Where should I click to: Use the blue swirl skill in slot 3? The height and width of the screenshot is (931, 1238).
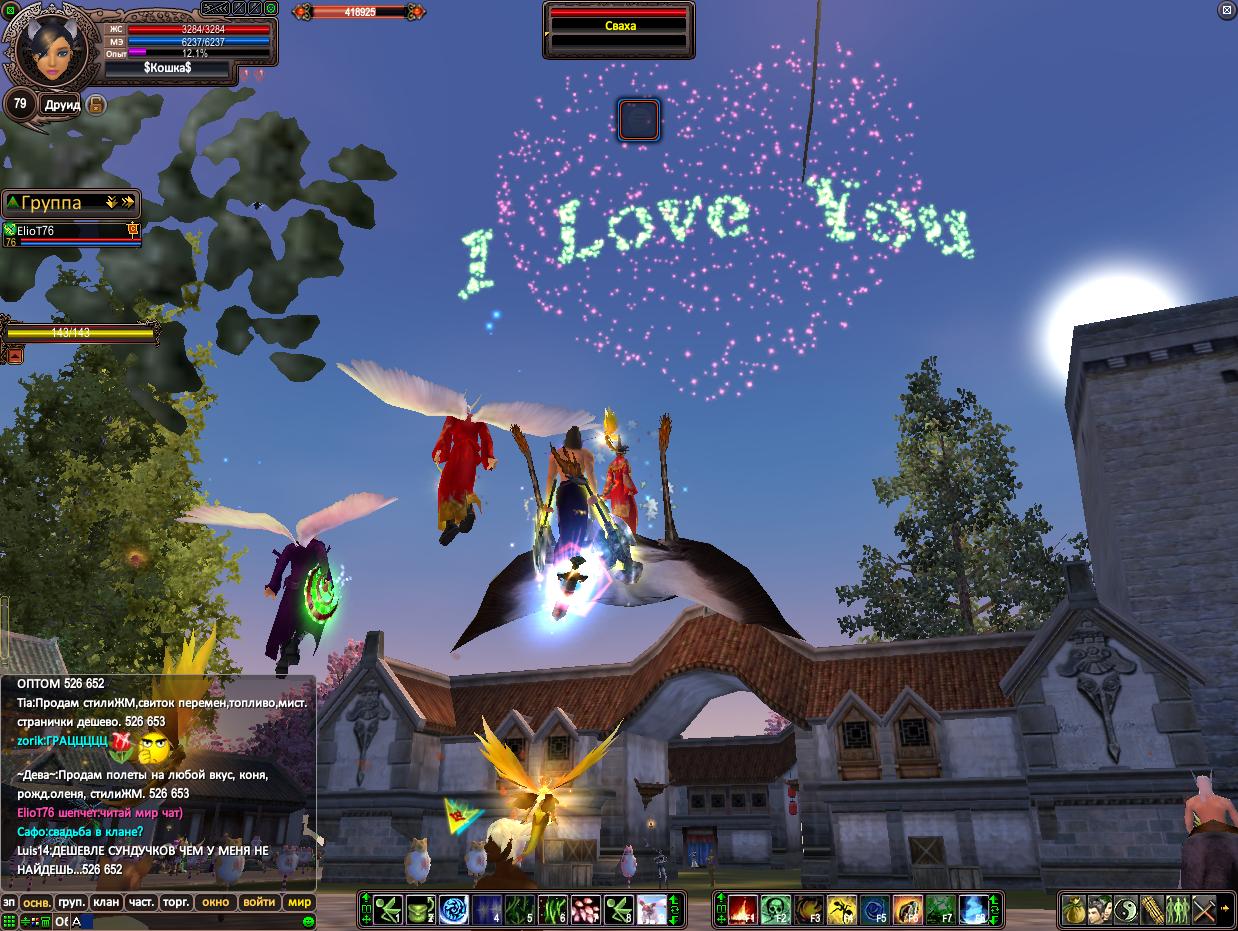coord(454,910)
